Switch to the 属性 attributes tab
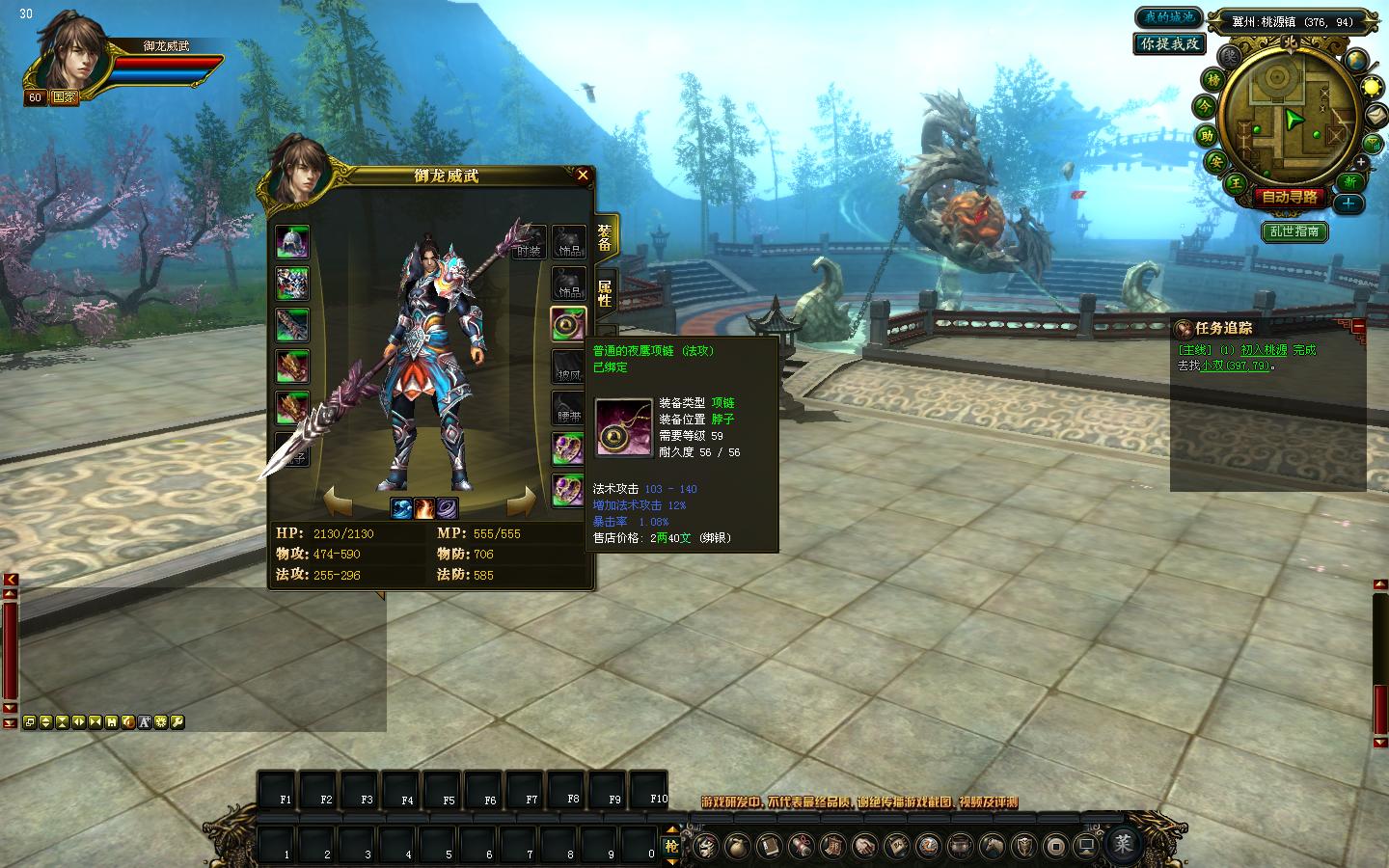Screen dimensions: 1389x868 pyautogui.click(x=605, y=293)
